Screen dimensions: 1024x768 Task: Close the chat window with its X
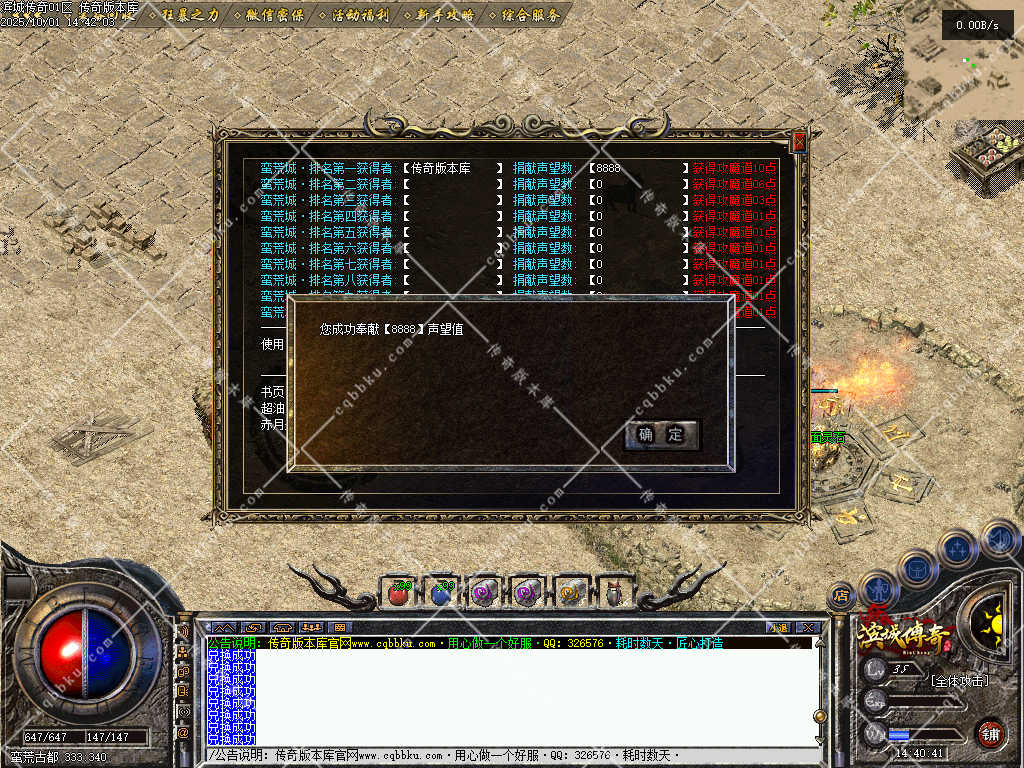808,627
